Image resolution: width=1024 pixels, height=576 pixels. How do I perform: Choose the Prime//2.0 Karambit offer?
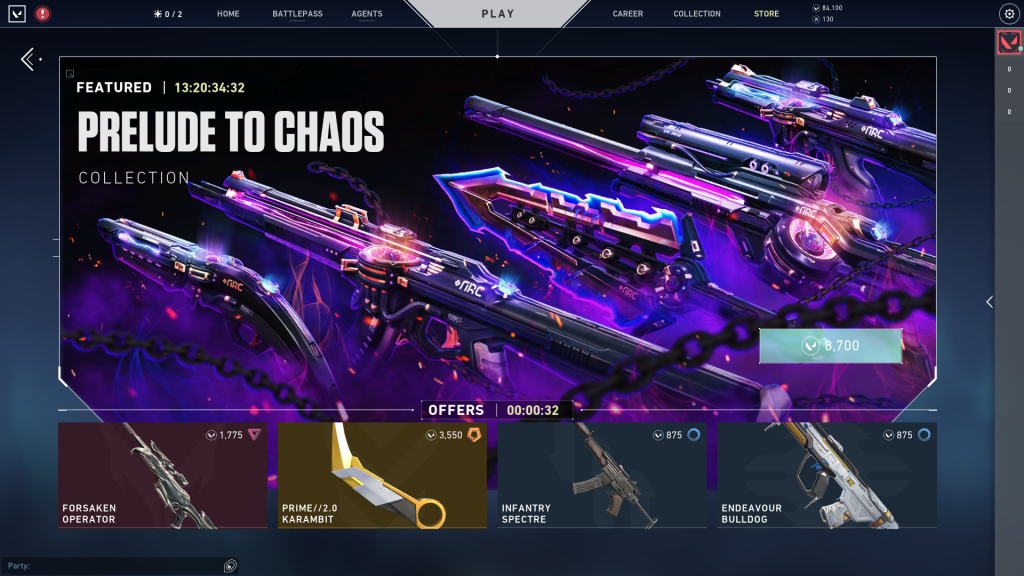(x=382, y=475)
